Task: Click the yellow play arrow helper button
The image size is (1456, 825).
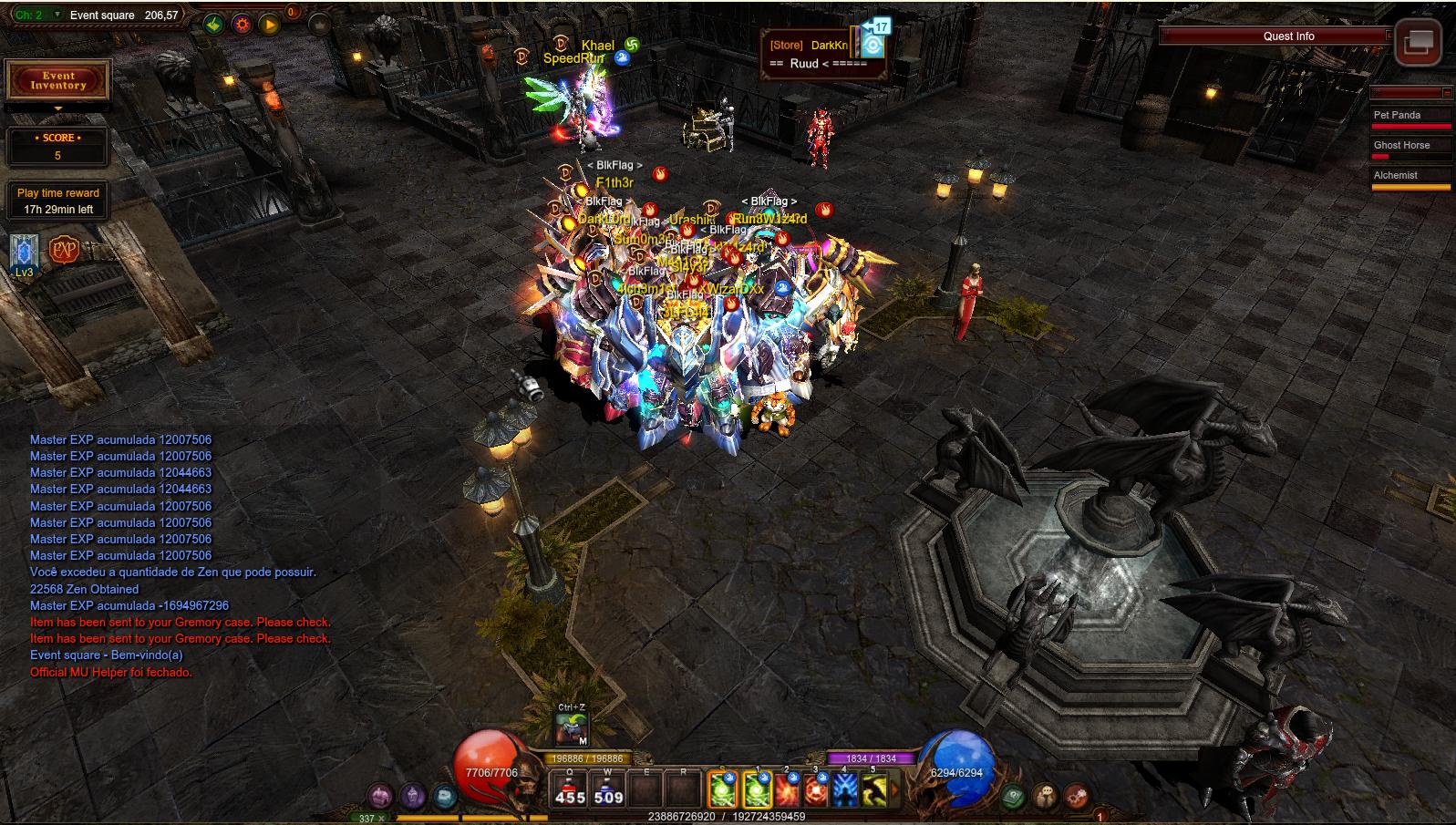Action: coord(269,25)
